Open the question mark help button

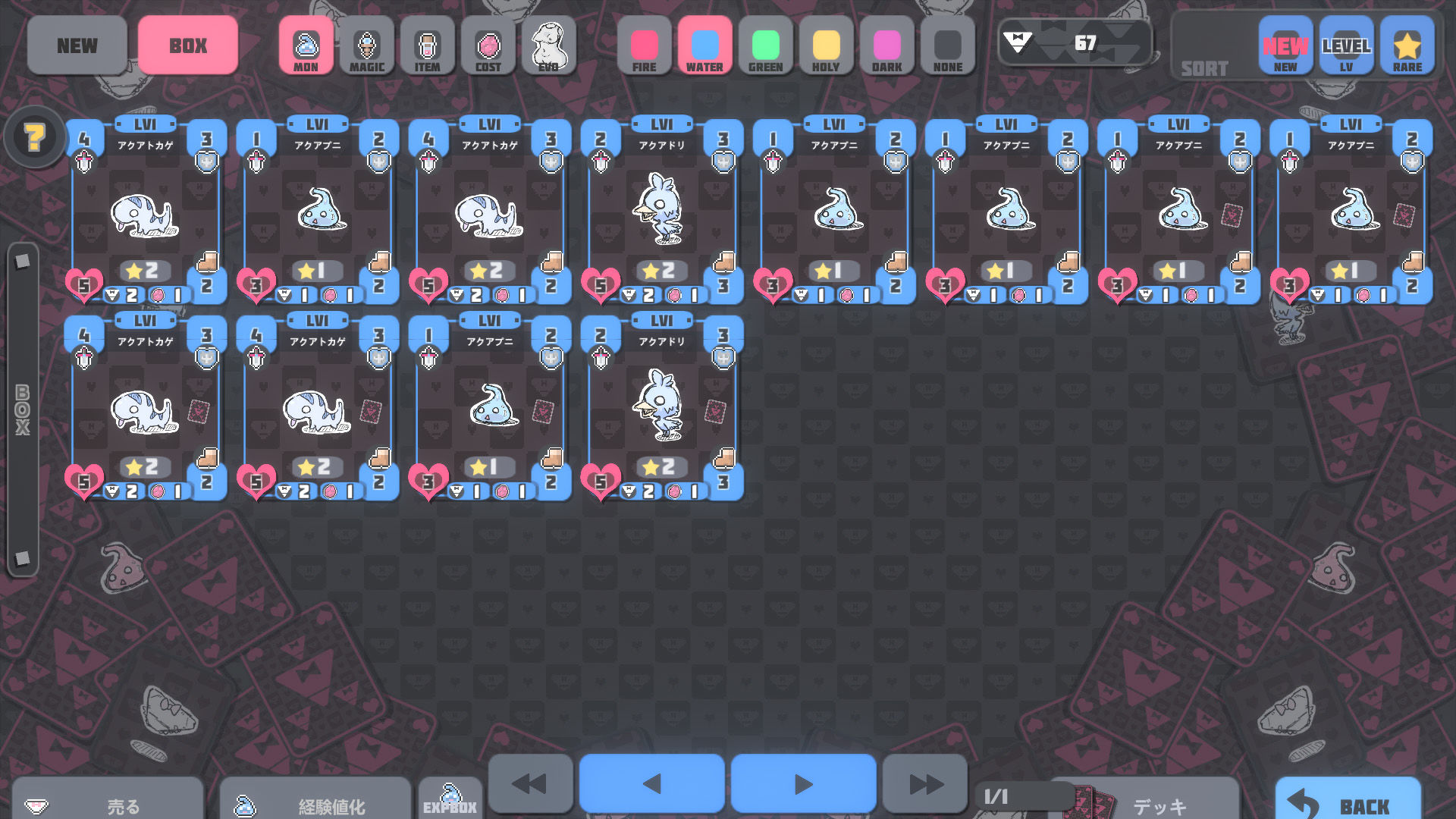[35, 137]
